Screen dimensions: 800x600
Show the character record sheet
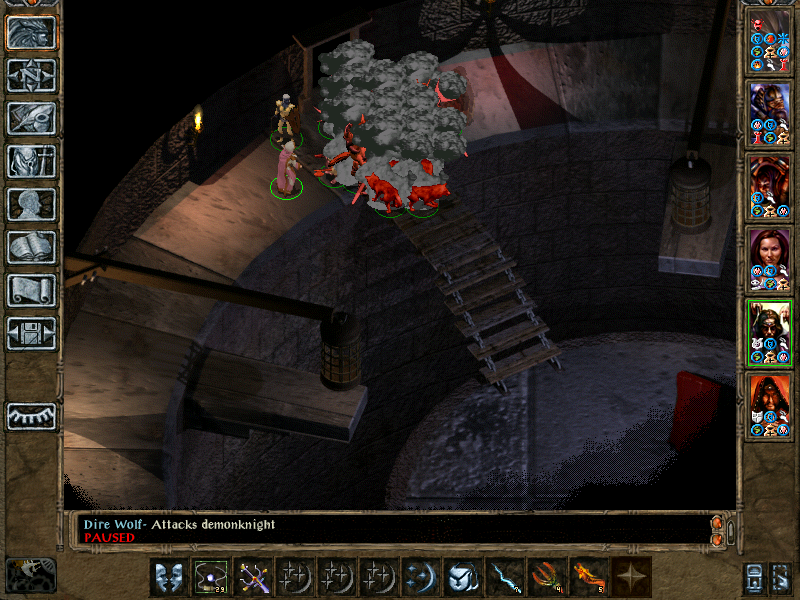coord(32,204)
